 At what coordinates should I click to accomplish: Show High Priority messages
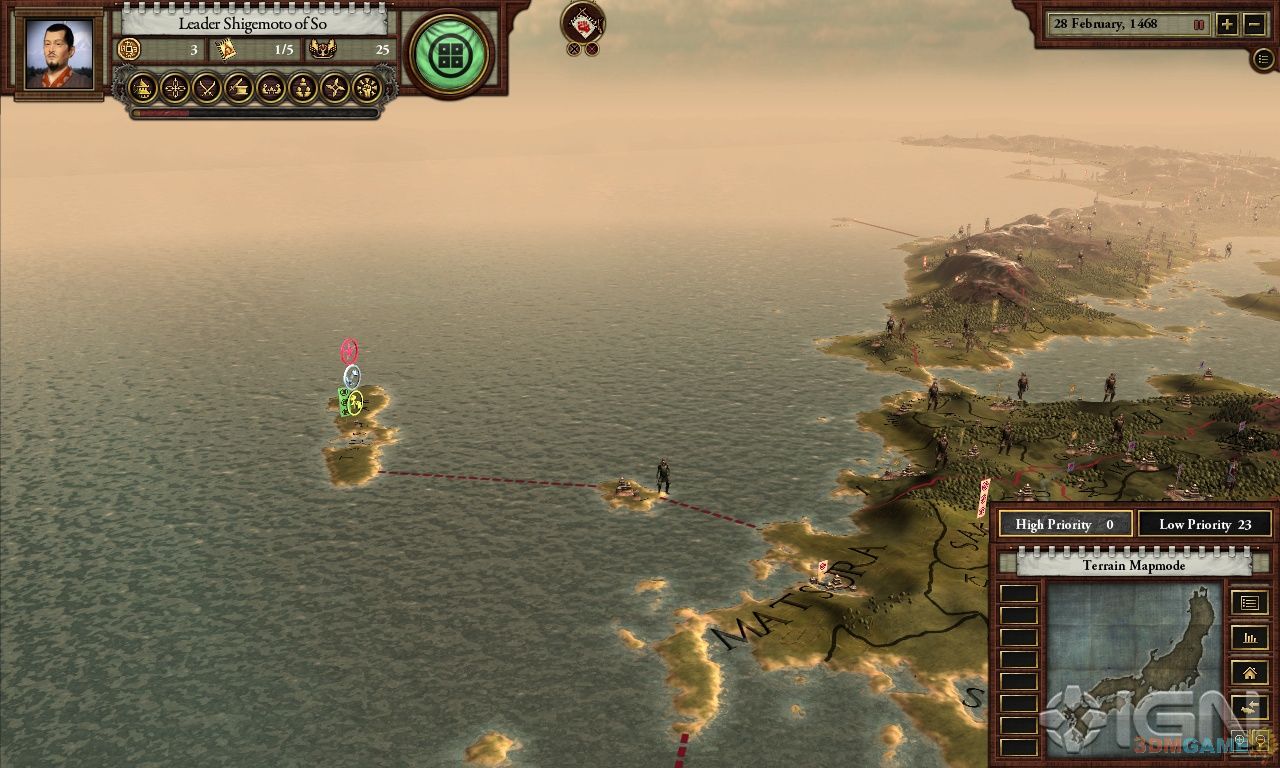pyautogui.click(x=1064, y=524)
